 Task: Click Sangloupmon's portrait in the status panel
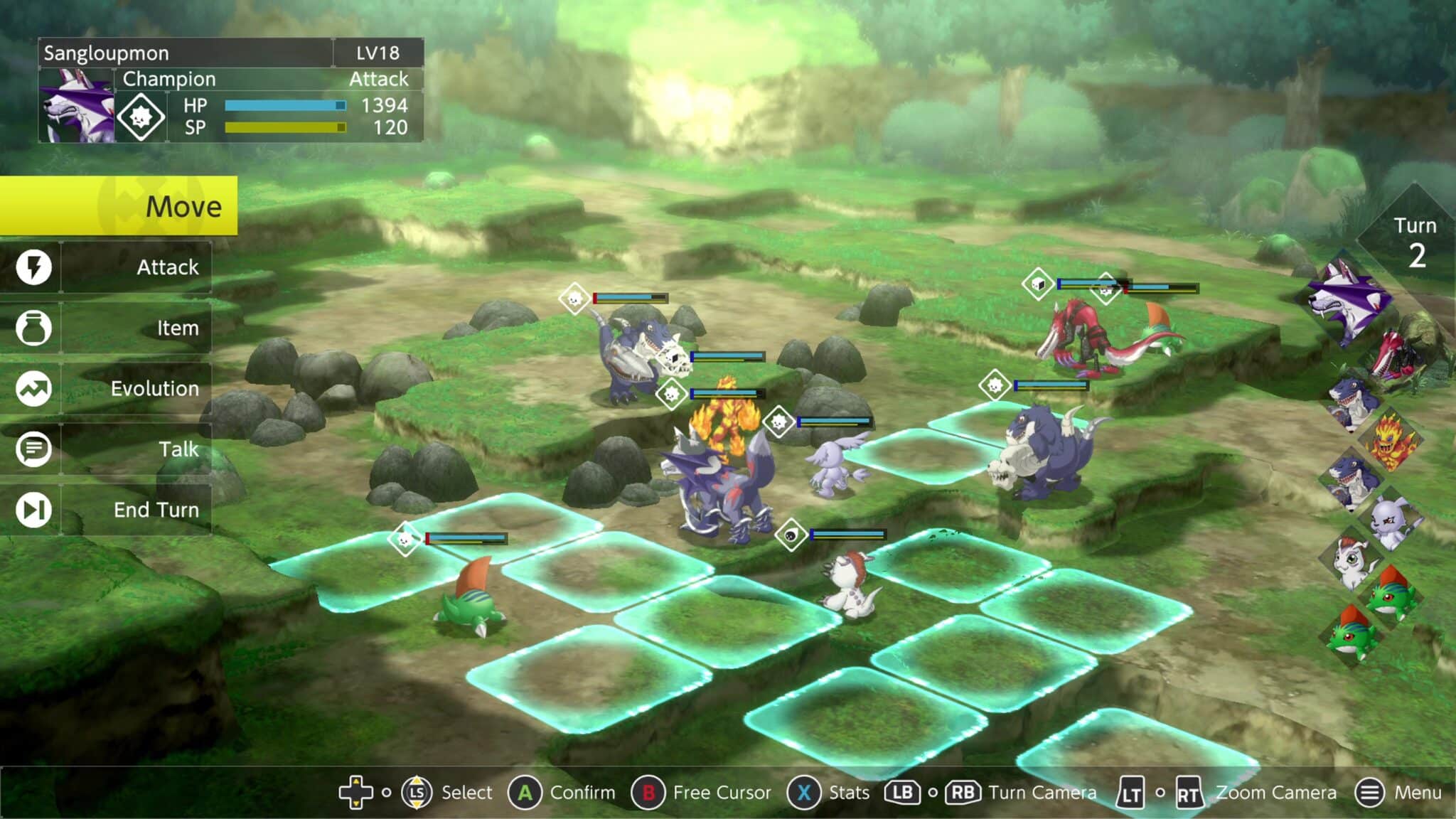tap(77, 106)
